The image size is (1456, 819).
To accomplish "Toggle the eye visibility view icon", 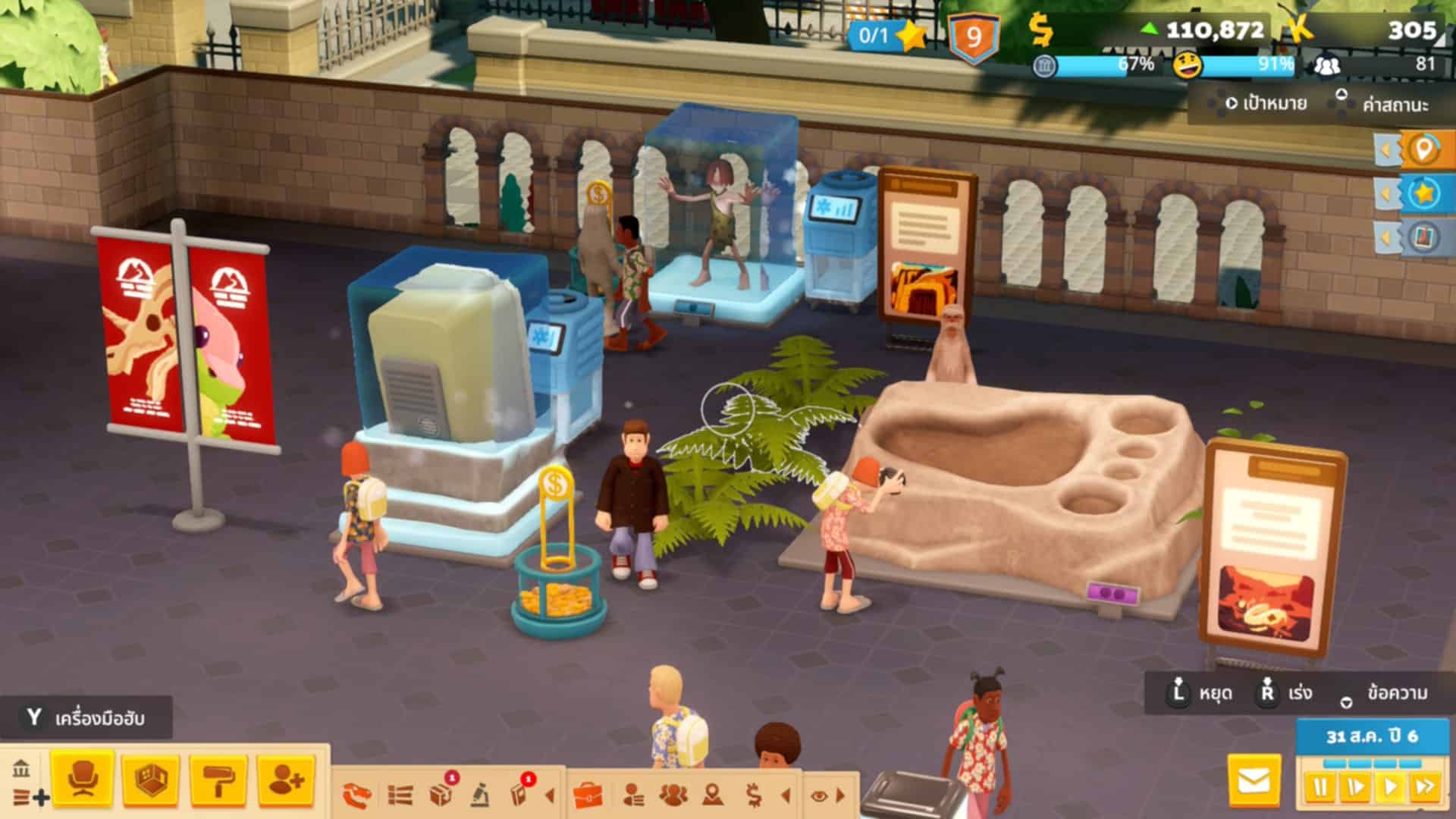I will [819, 795].
